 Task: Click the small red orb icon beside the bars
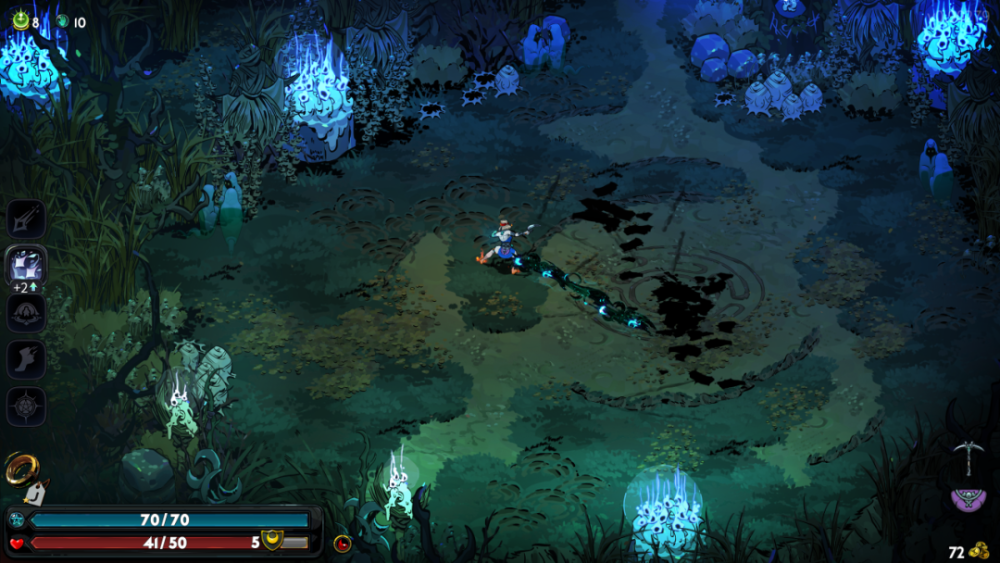(x=342, y=543)
